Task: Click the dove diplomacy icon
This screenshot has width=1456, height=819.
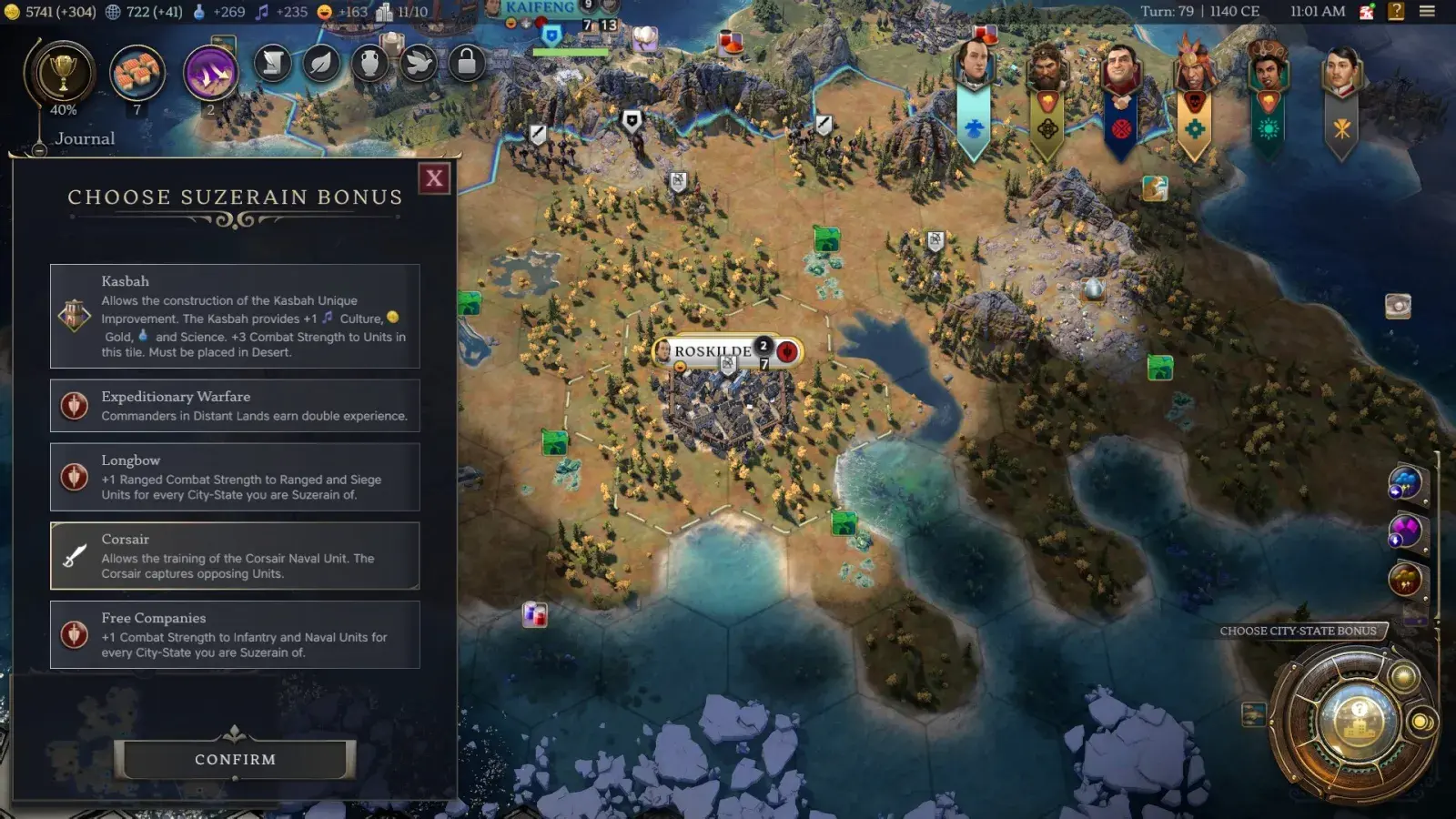Action: click(420, 64)
